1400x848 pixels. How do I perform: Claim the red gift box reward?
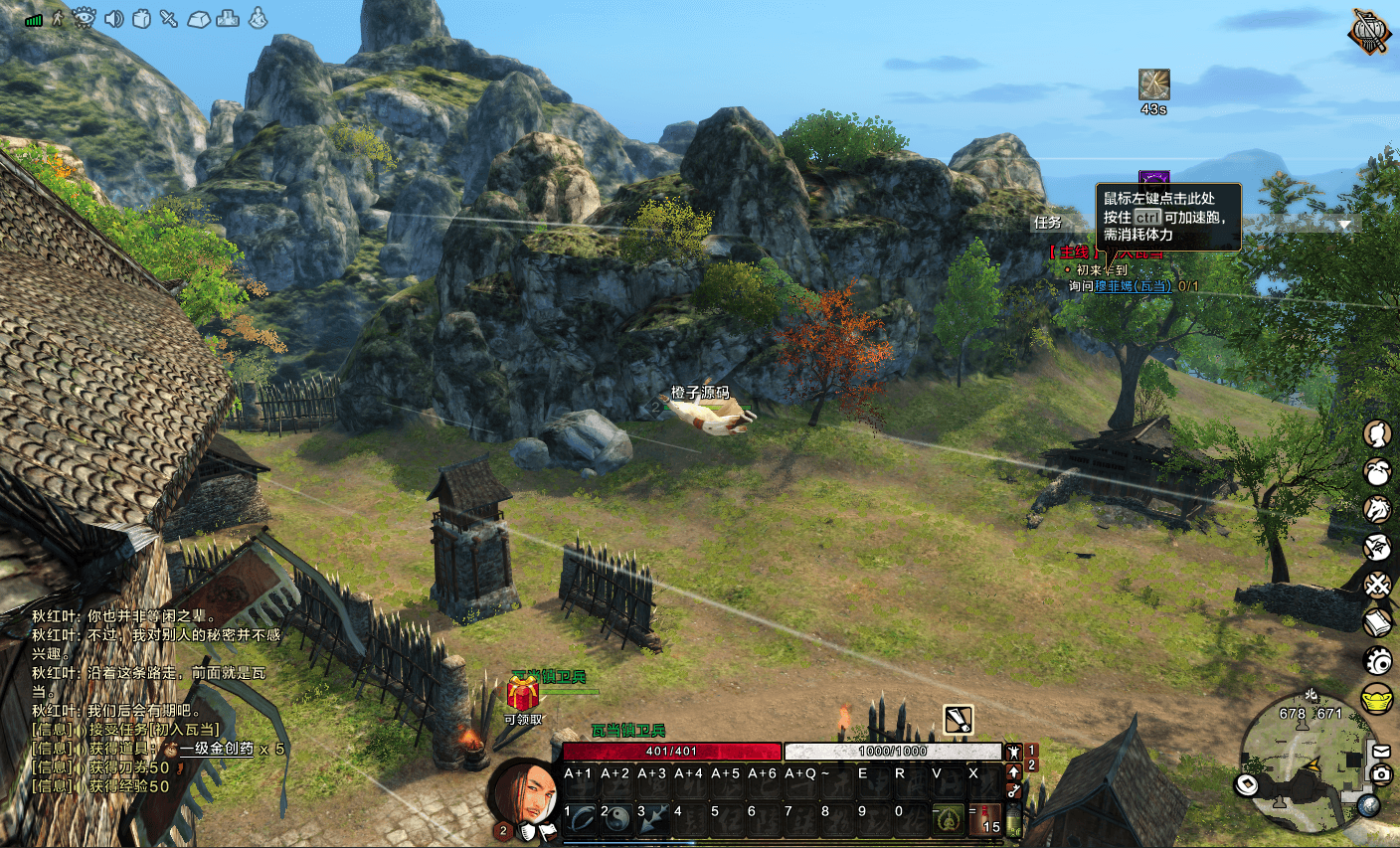pos(523,693)
